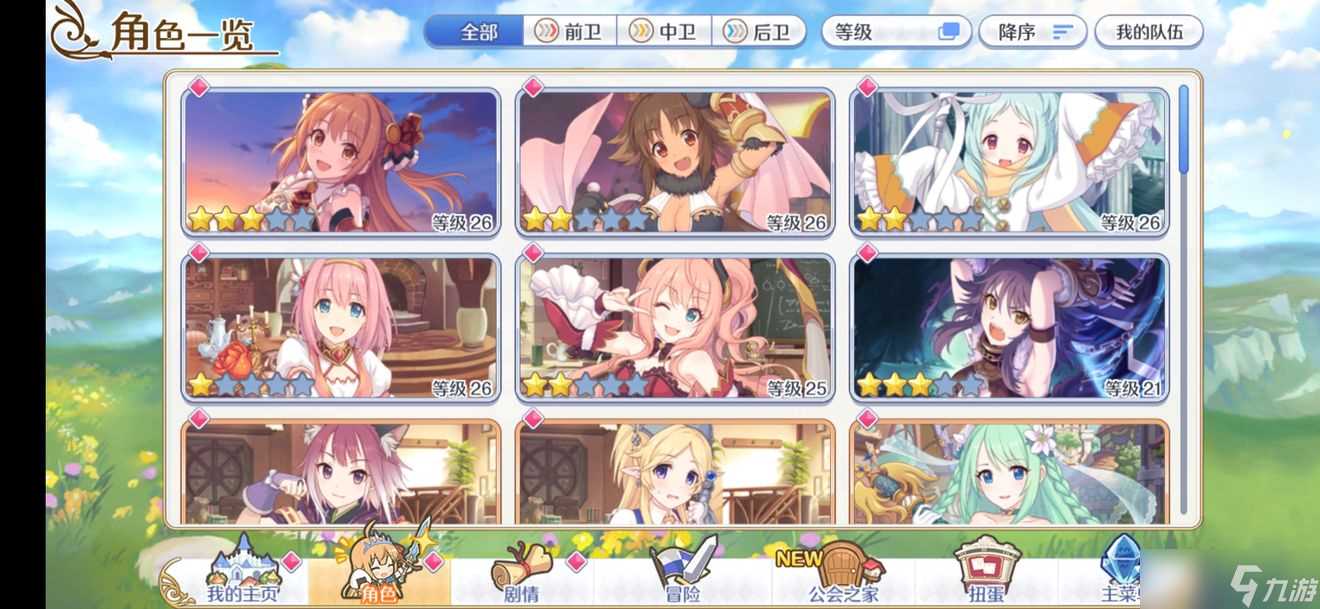Pick the winking pink-haired level 25 card
This screenshot has height=609, width=1320.
pos(674,328)
